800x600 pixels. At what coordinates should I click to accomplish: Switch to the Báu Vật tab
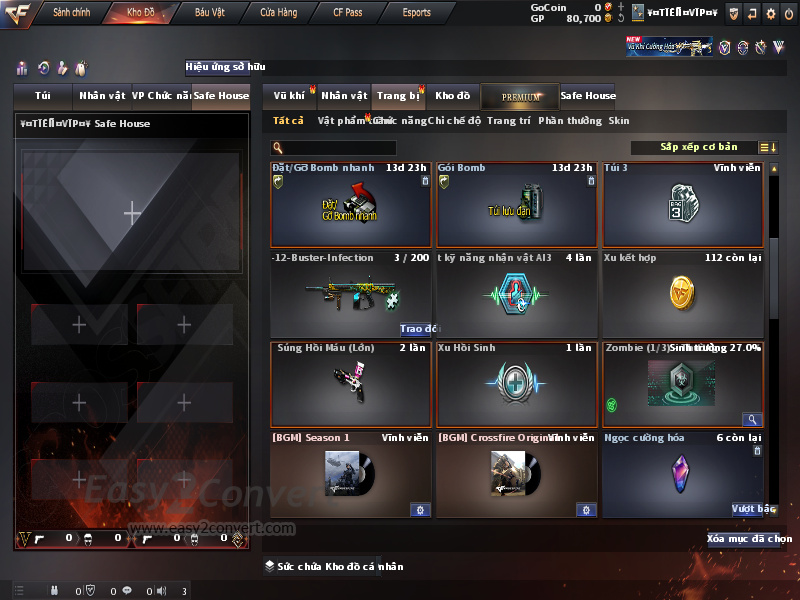(x=209, y=13)
